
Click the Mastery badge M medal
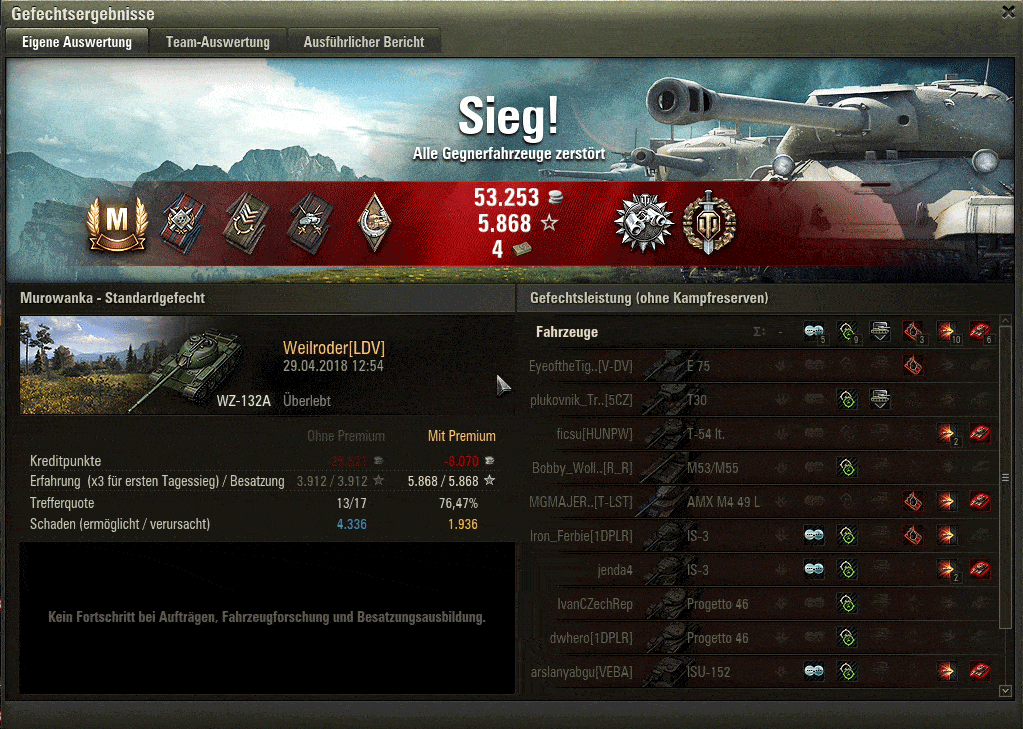(118, 223)
